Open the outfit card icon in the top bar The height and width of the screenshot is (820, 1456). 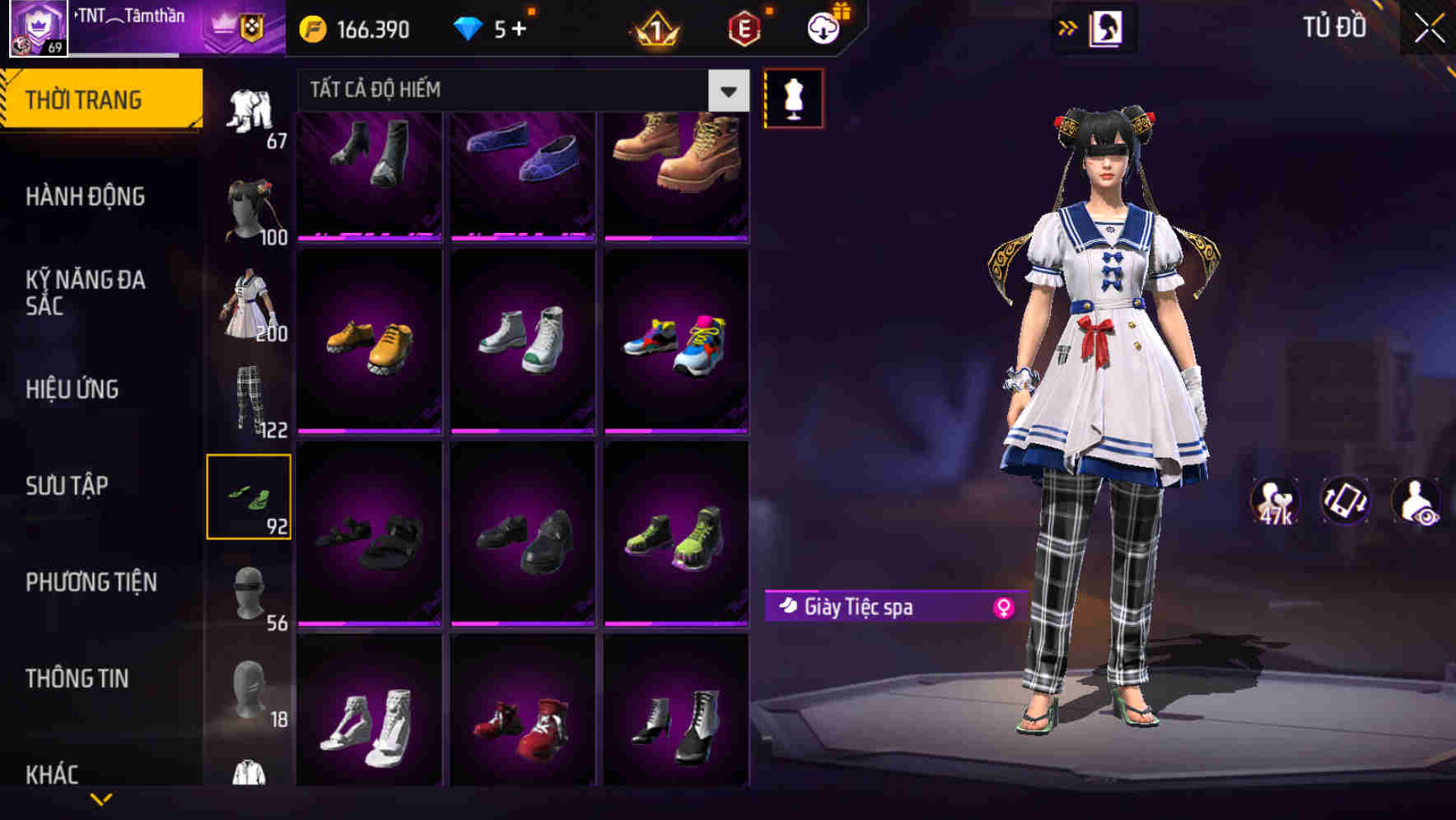coord(1108,27)
